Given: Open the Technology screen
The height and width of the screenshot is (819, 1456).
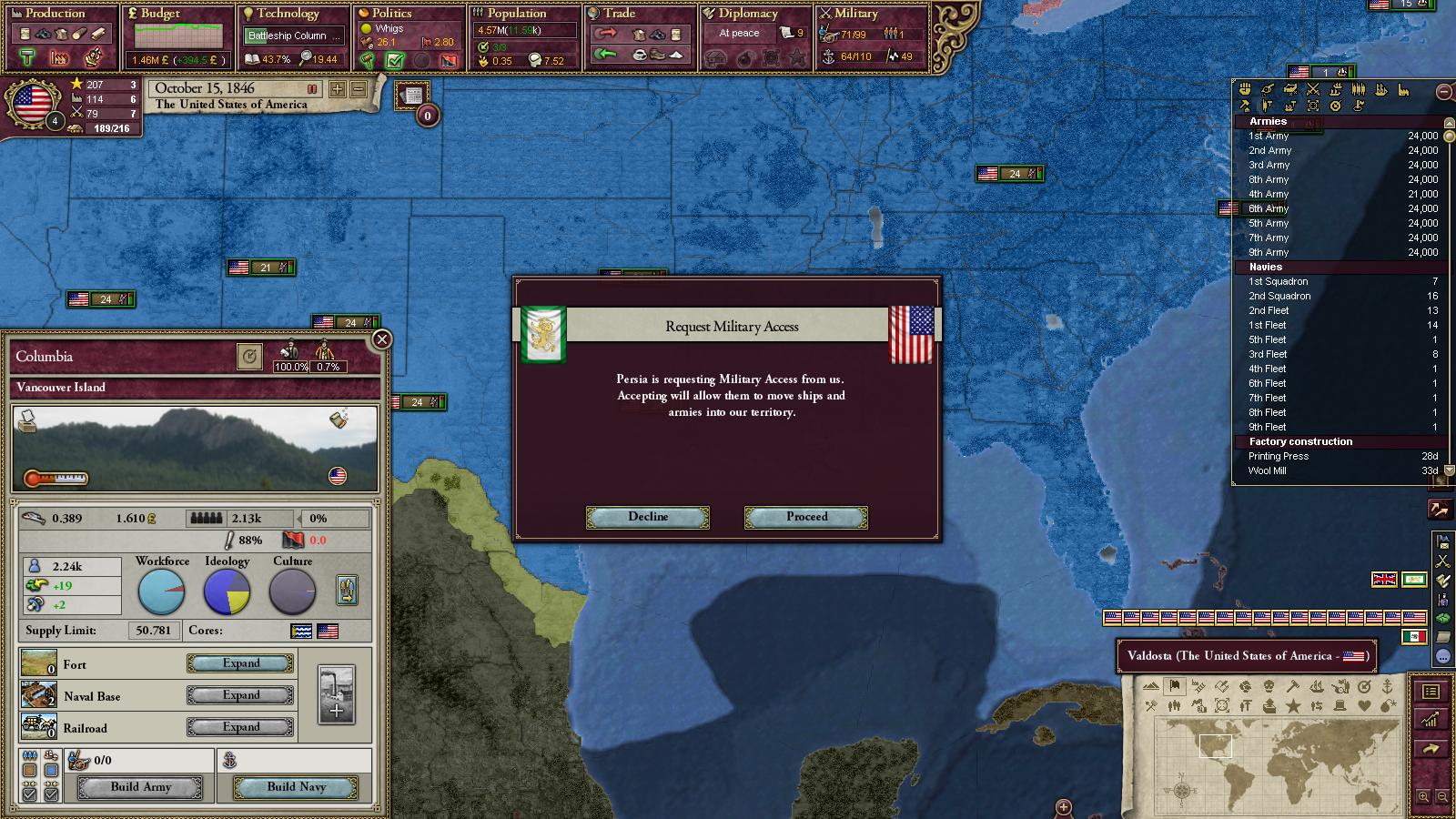Looking at the screenshot, I should [288, 14].
